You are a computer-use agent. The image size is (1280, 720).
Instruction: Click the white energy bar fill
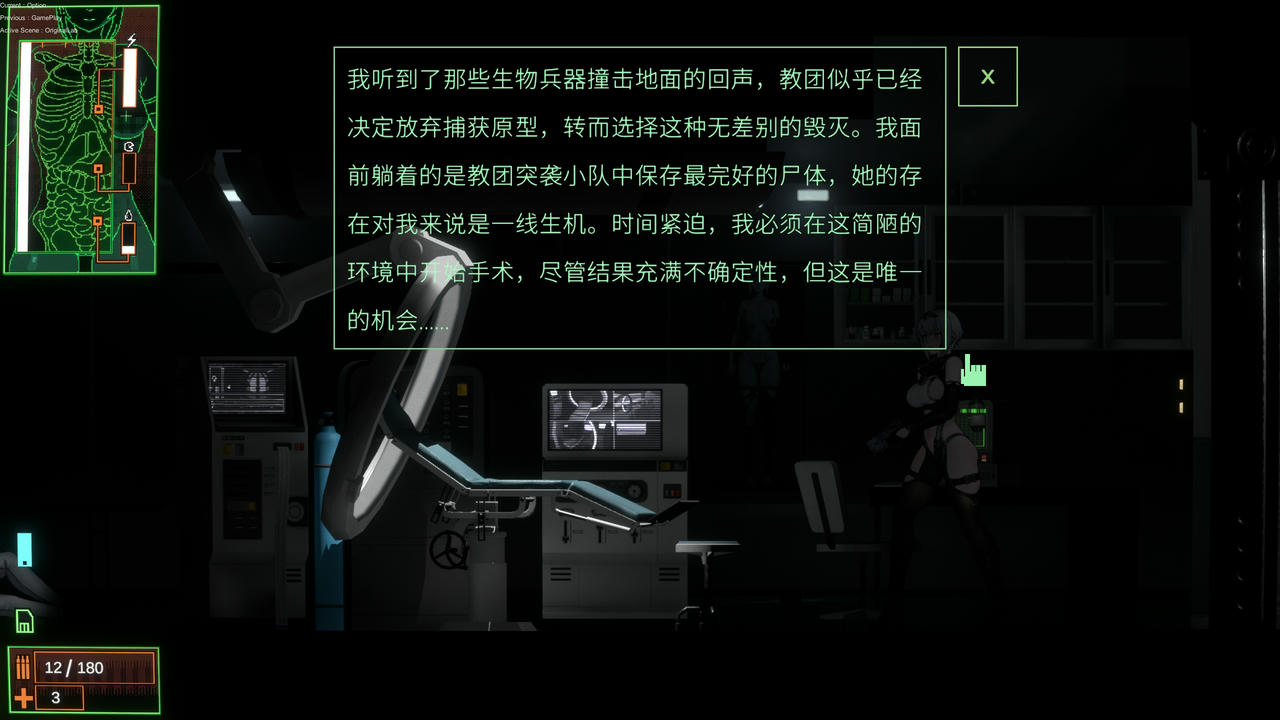coord(130,78)
